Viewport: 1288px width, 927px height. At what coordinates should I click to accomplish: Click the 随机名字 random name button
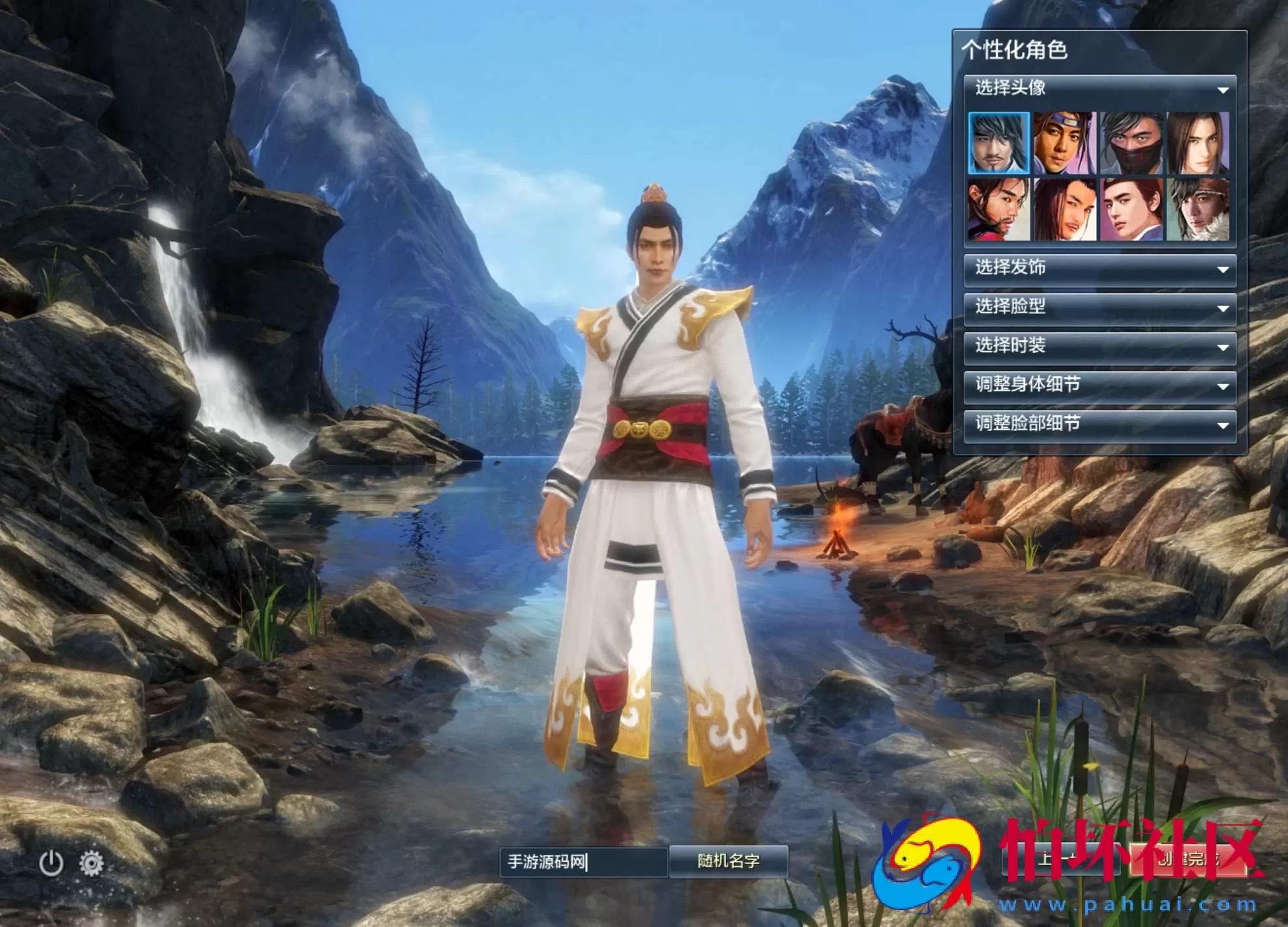click(x=728, y=861)
